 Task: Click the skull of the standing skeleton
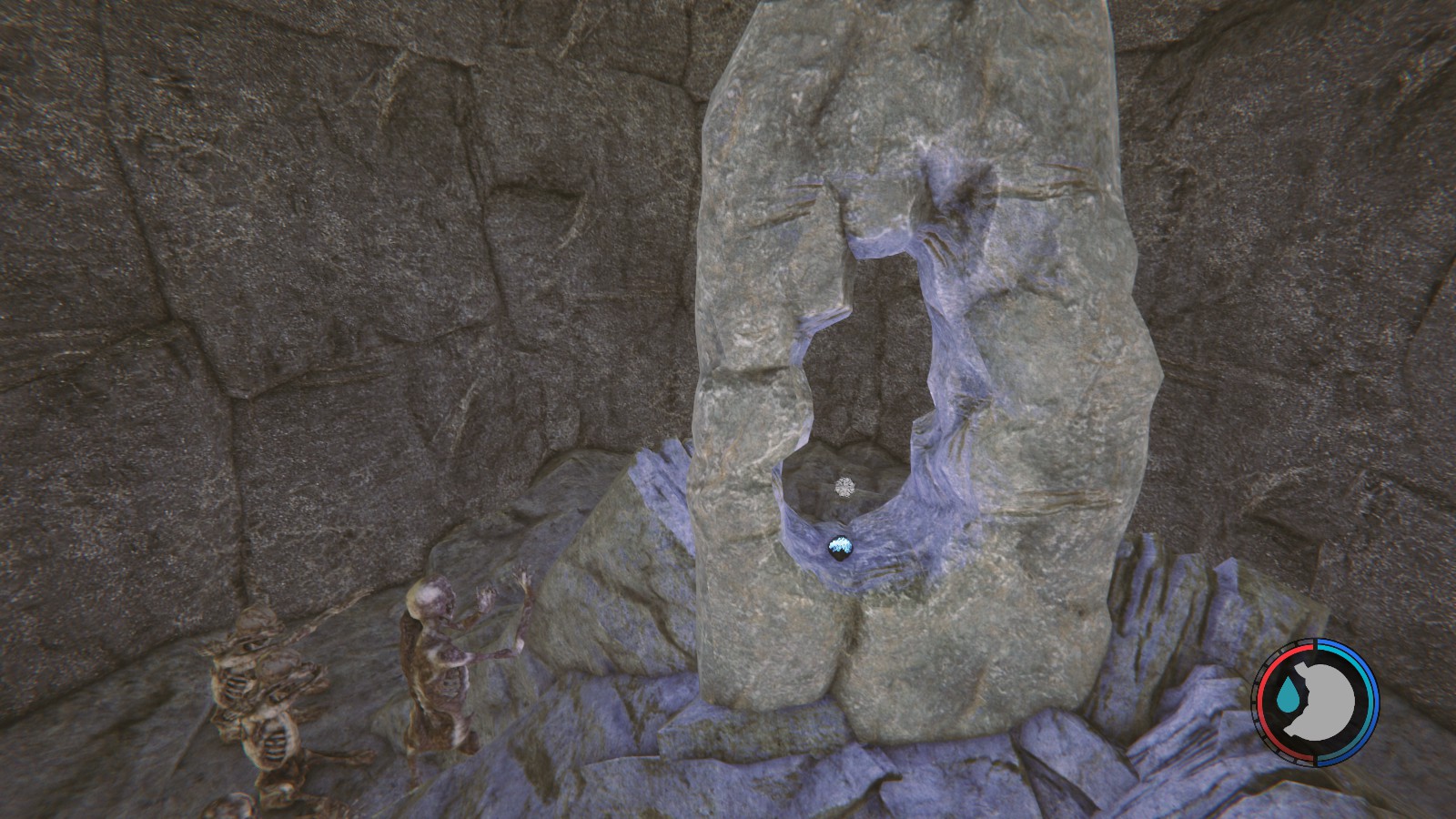430,598
